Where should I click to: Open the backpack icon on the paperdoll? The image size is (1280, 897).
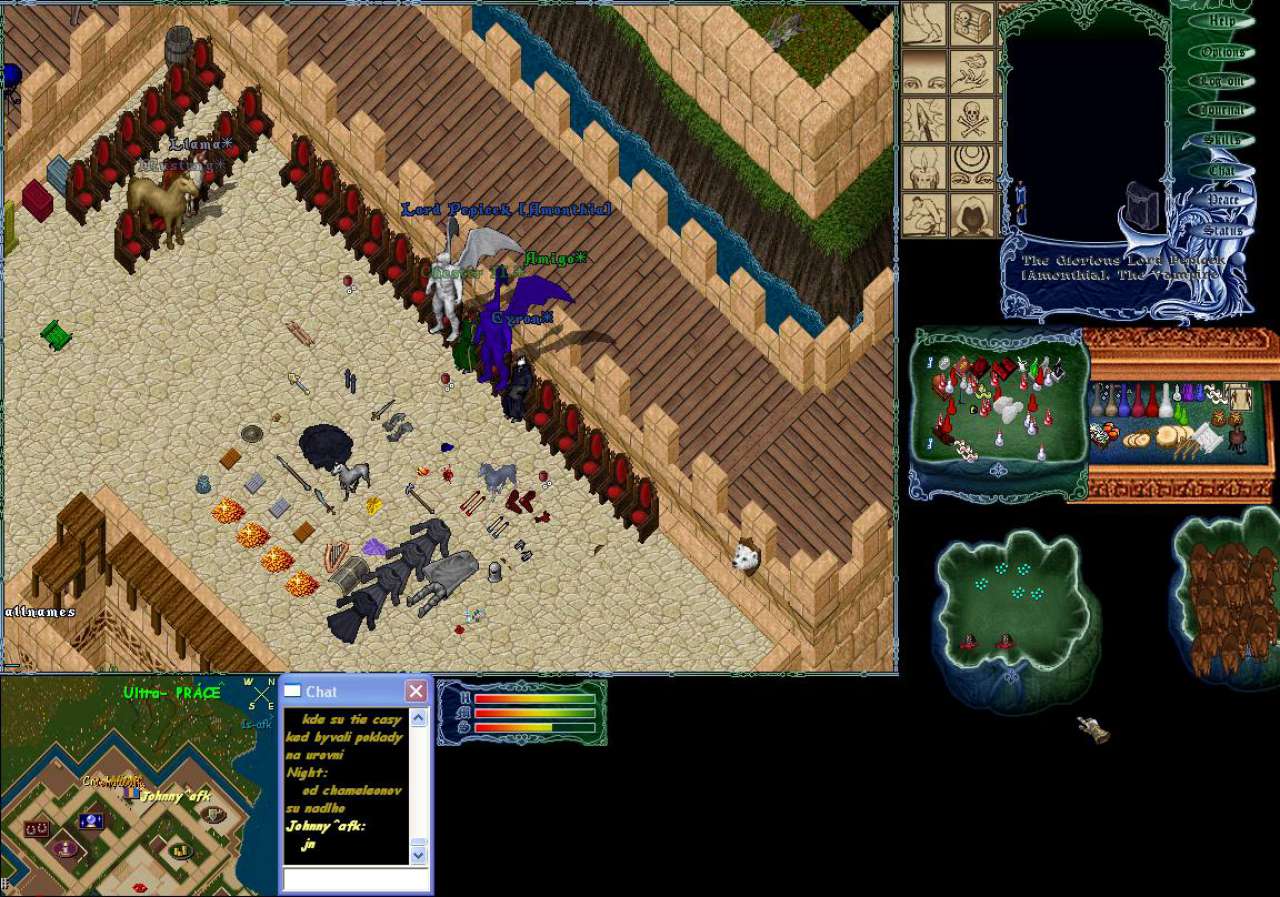(x=1142, y=205)
